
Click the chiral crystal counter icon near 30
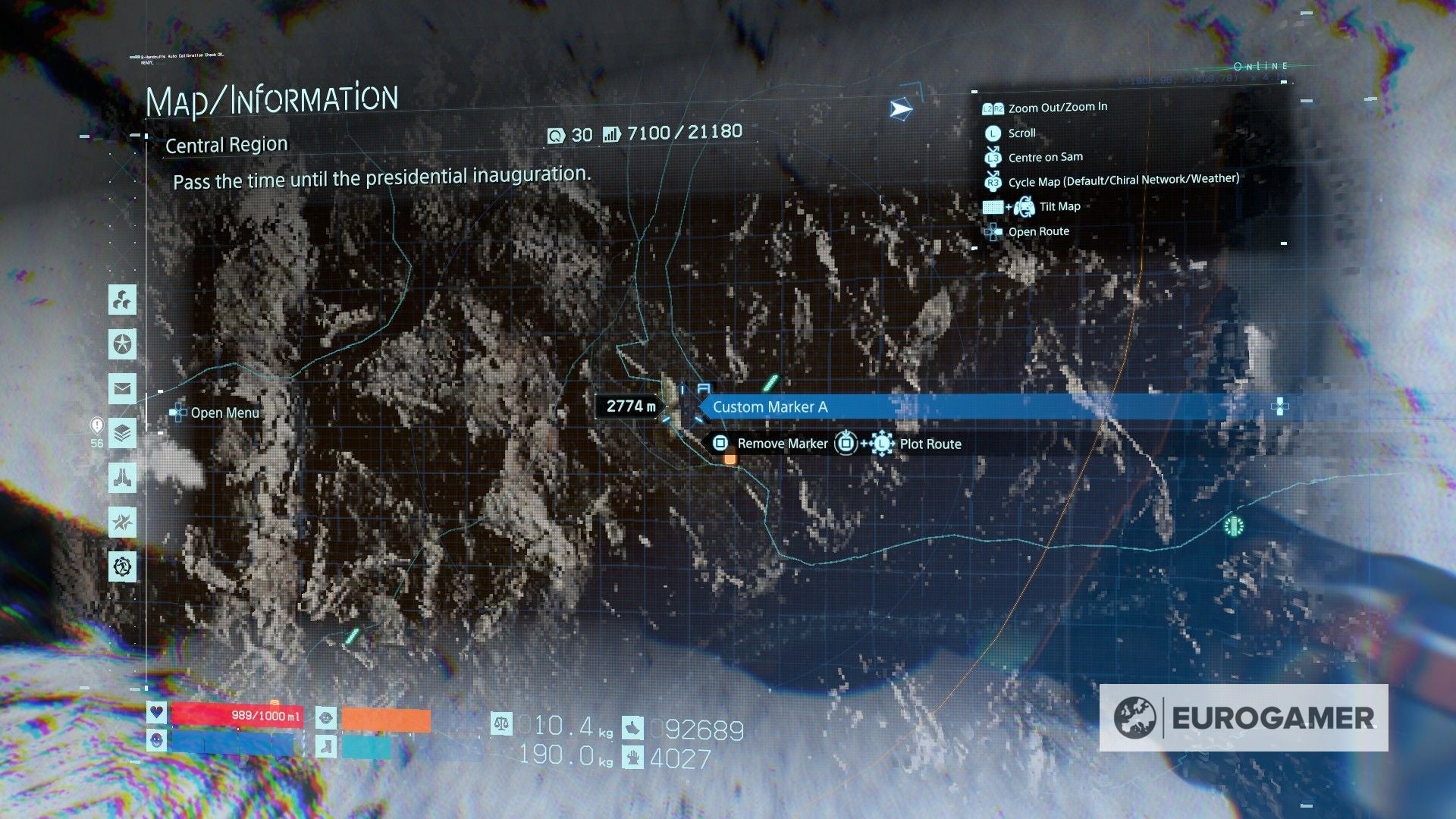[x=557, y=134]
